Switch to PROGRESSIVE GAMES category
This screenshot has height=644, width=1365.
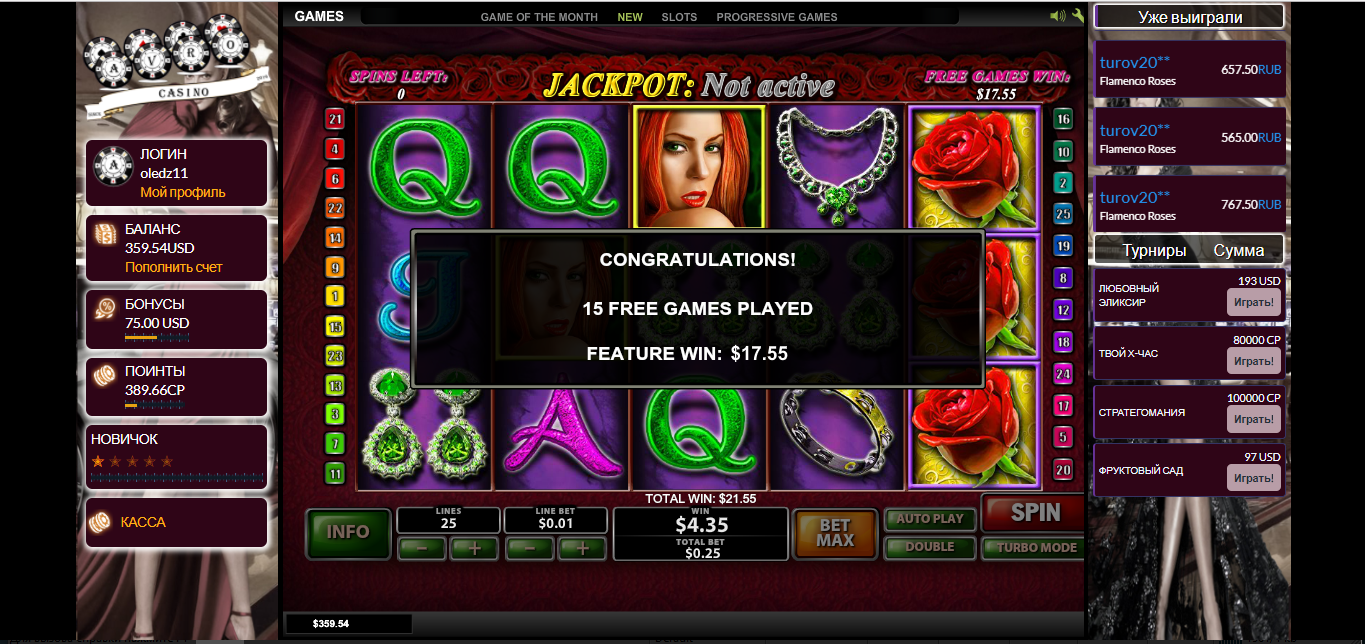click(x=777, y=17)
